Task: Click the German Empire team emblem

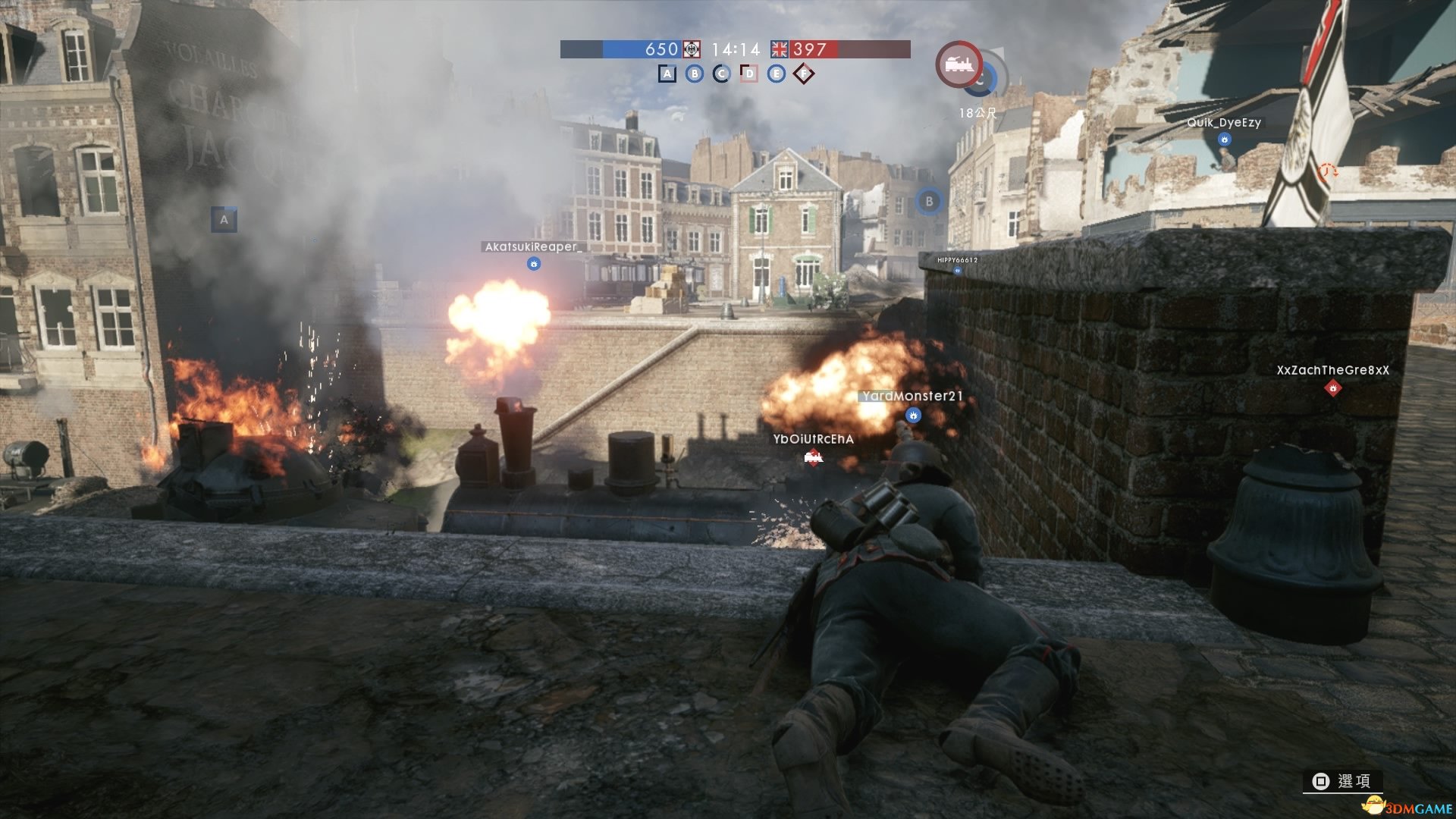Action: [692, 49]
